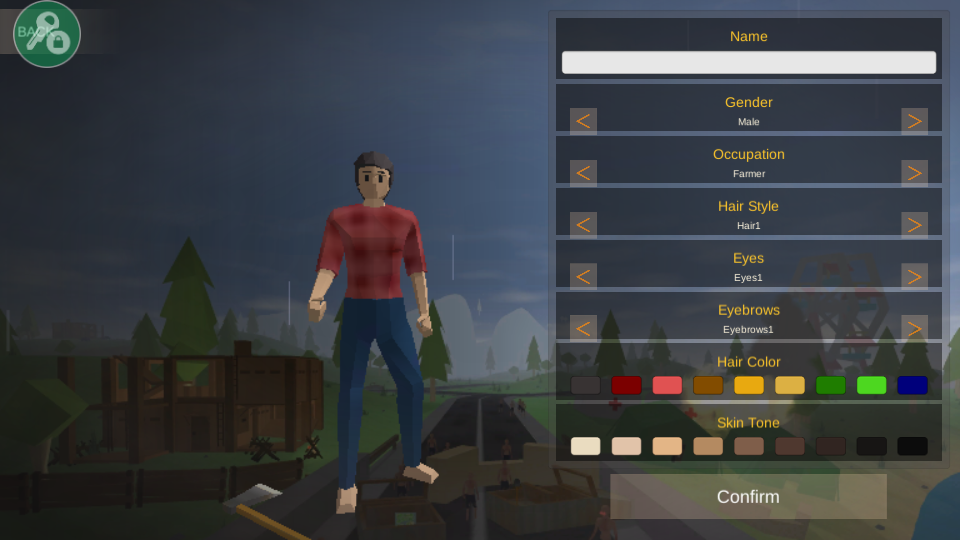Image resolution: width=960 pixels, height=540 pixels.
Task: Confirm the character creation
Action: [748, 497]
